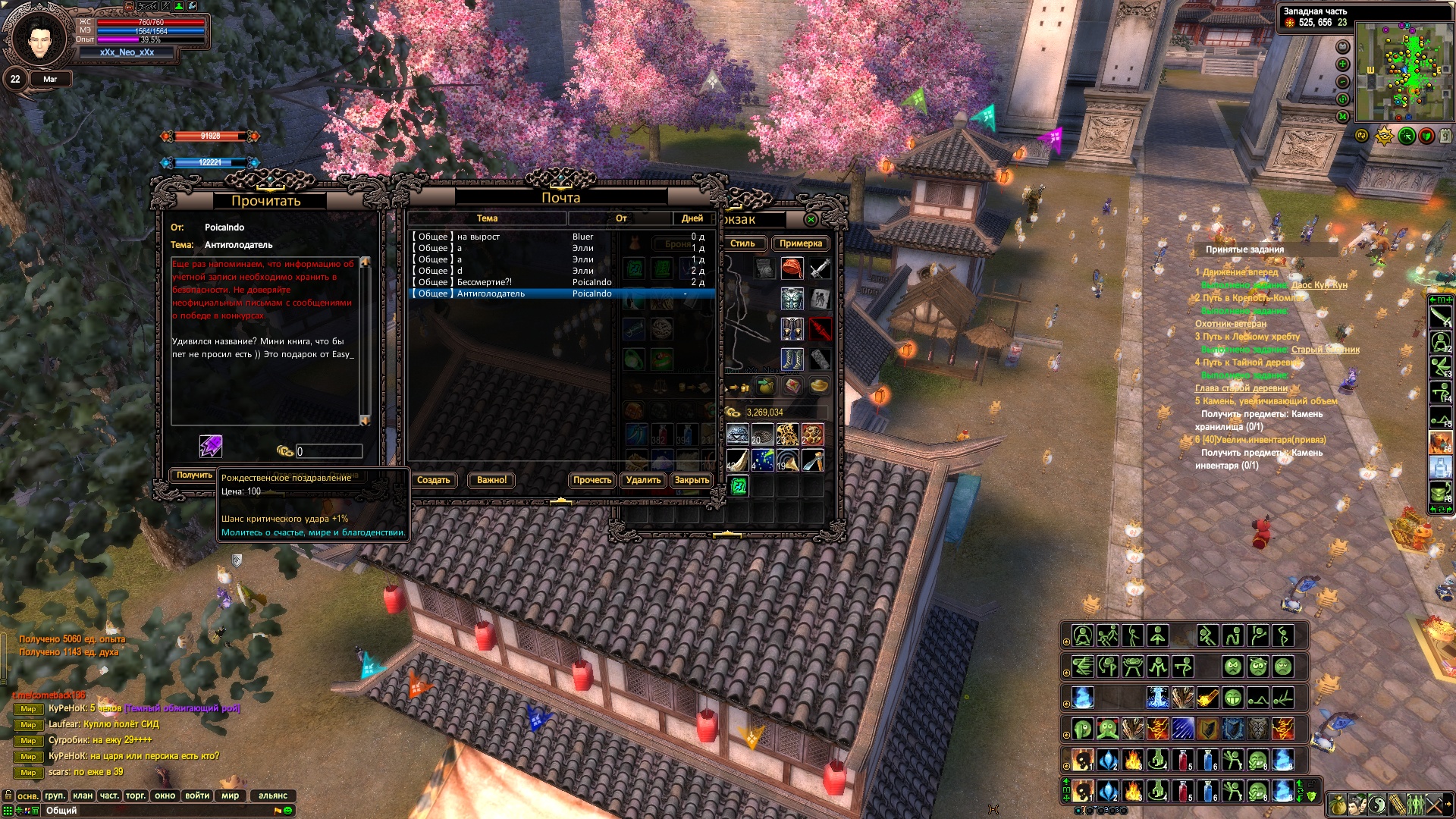Screen dimensions: 1456x819
Task: Mark the letter with Важно! button
Action: click(491, 480)
